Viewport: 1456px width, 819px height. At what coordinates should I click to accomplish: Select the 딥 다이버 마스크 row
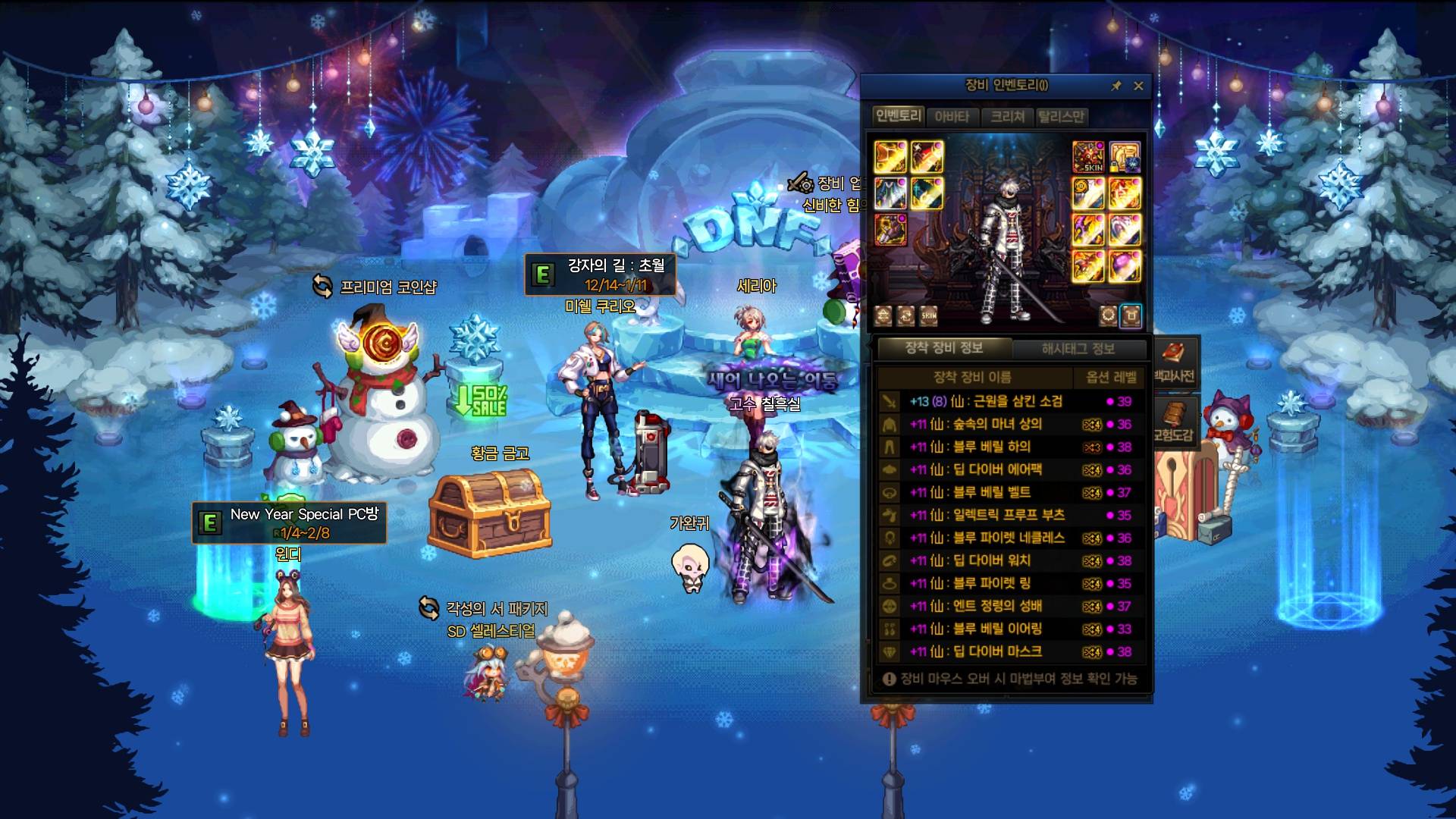[1009, 652]
